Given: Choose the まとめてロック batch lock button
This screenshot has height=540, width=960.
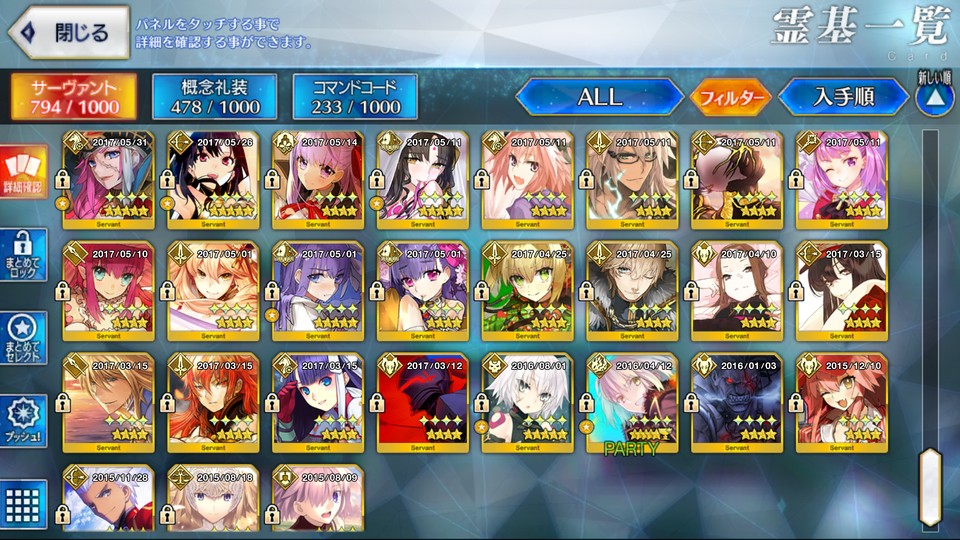Looking at the screenshot, I should pos(20,255).
